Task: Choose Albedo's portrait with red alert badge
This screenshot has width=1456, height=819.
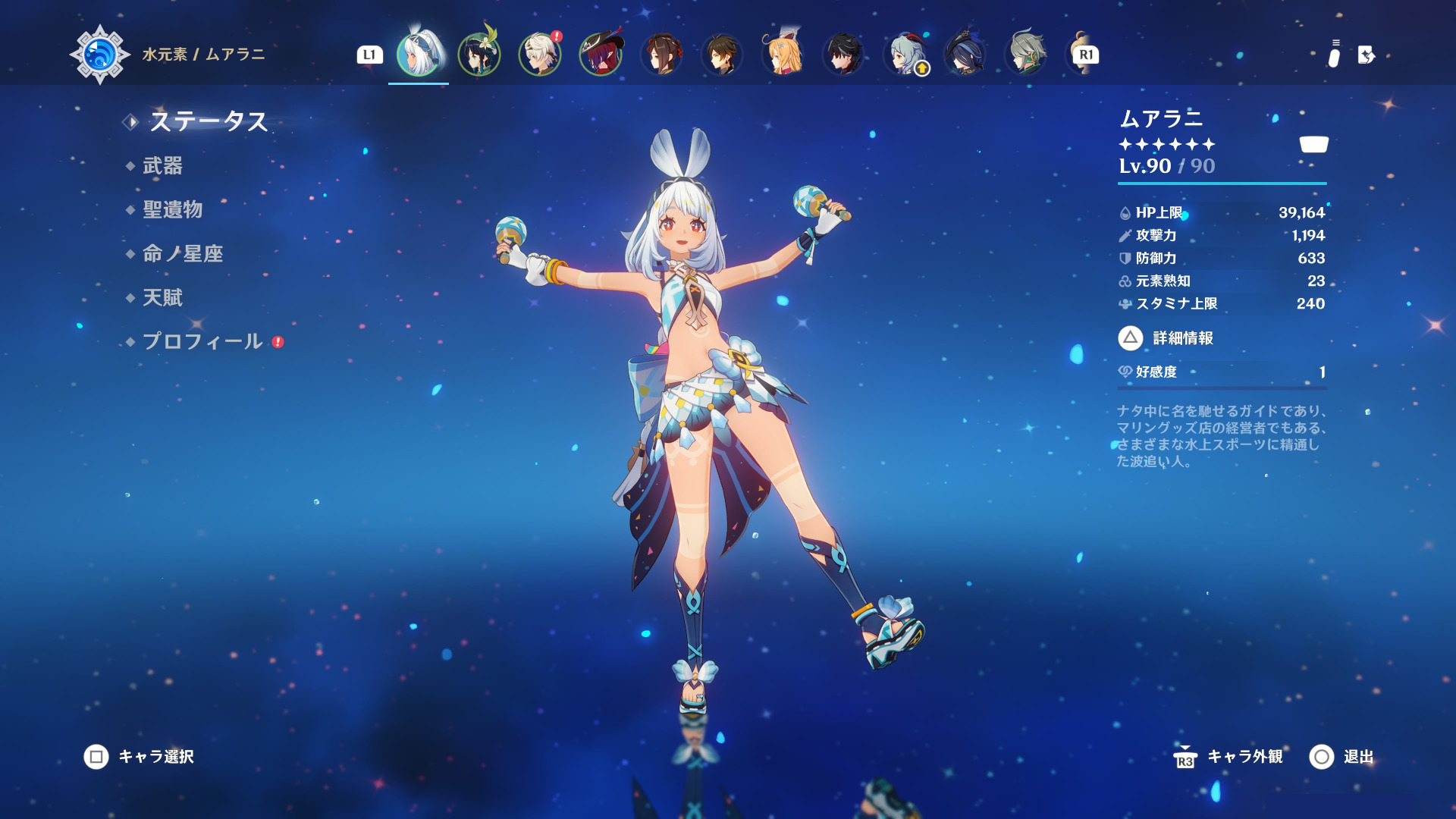Action: tap(540, 55)
